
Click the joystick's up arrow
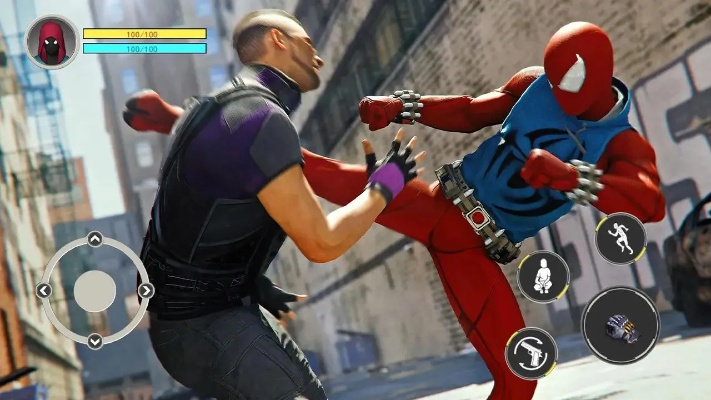tap(94, 239)
